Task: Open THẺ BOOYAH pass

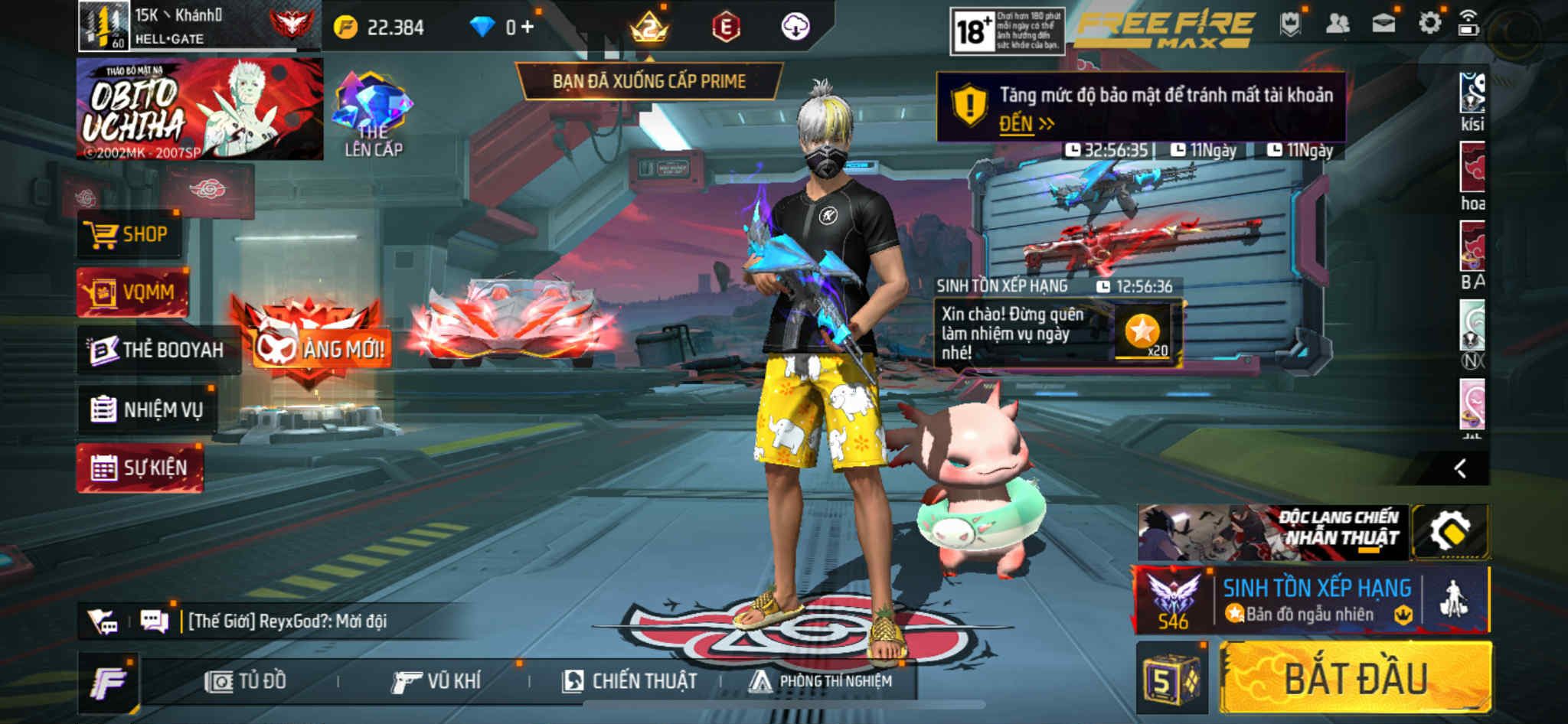Action: 158,351
